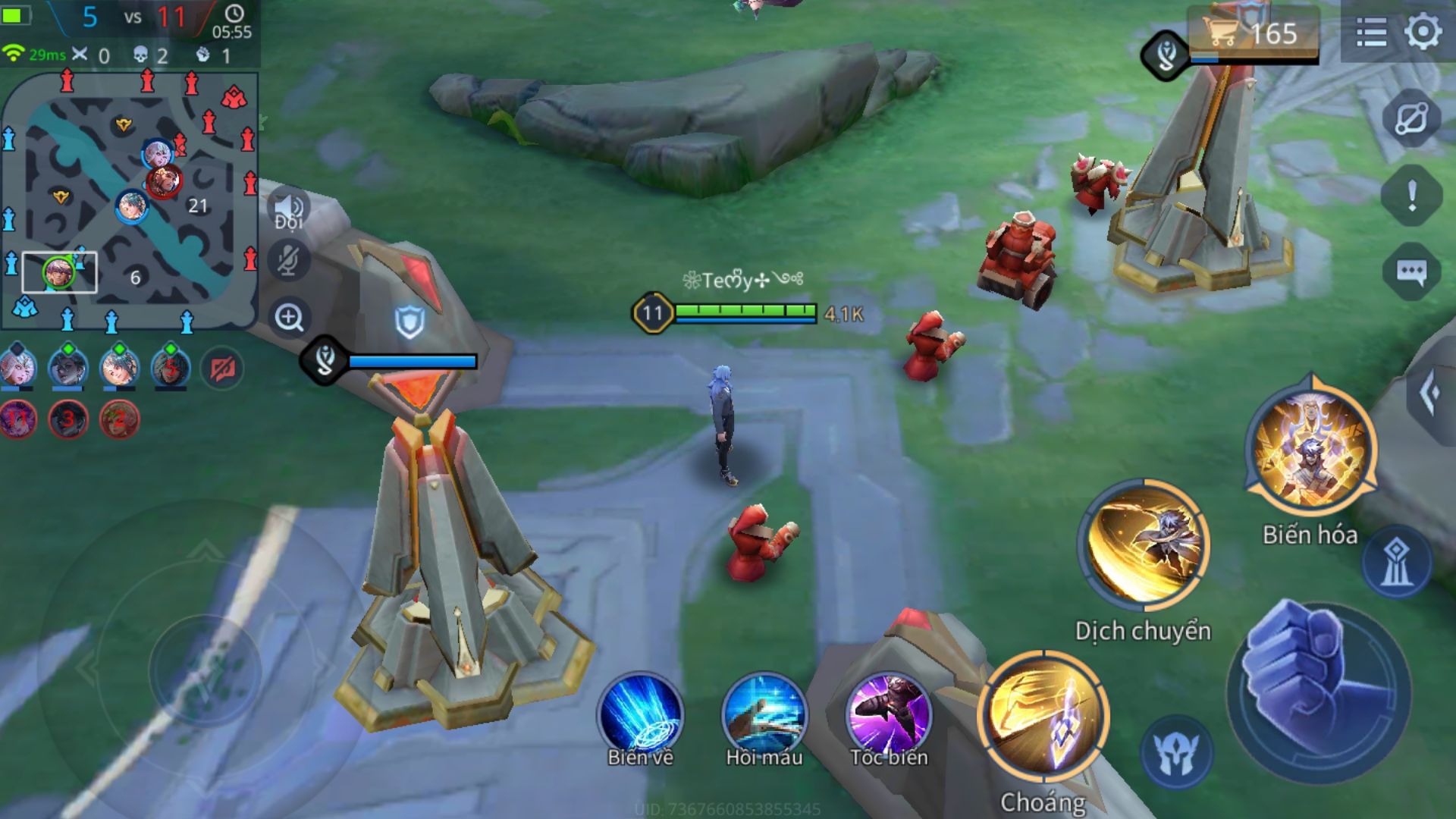The image size is (1456, 819).
Task: Show the scoreboard list
Action: click(1371, 33)
